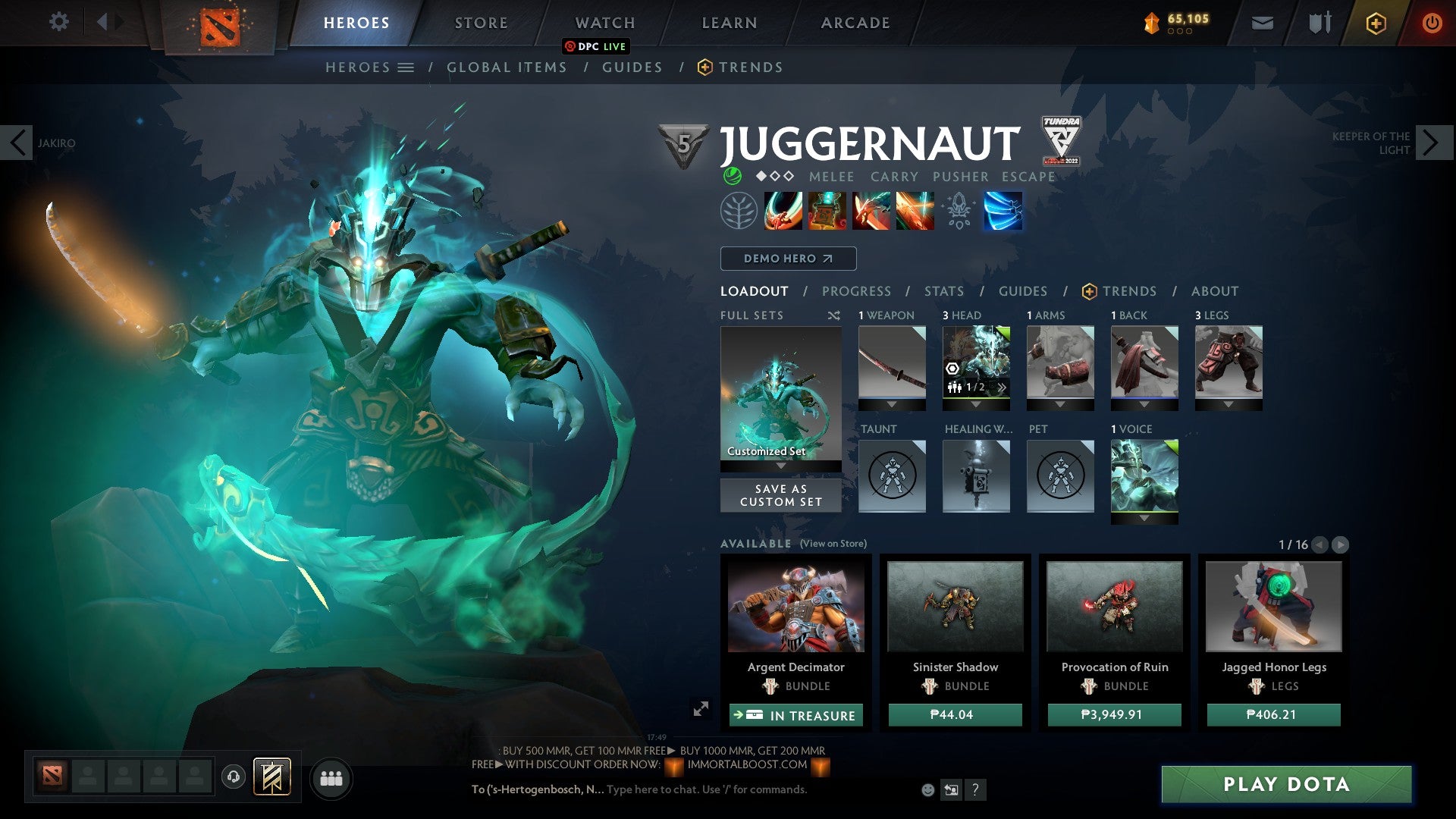Switch to the STATS tab
1456x819 pixels.
(x=943, y=290)
